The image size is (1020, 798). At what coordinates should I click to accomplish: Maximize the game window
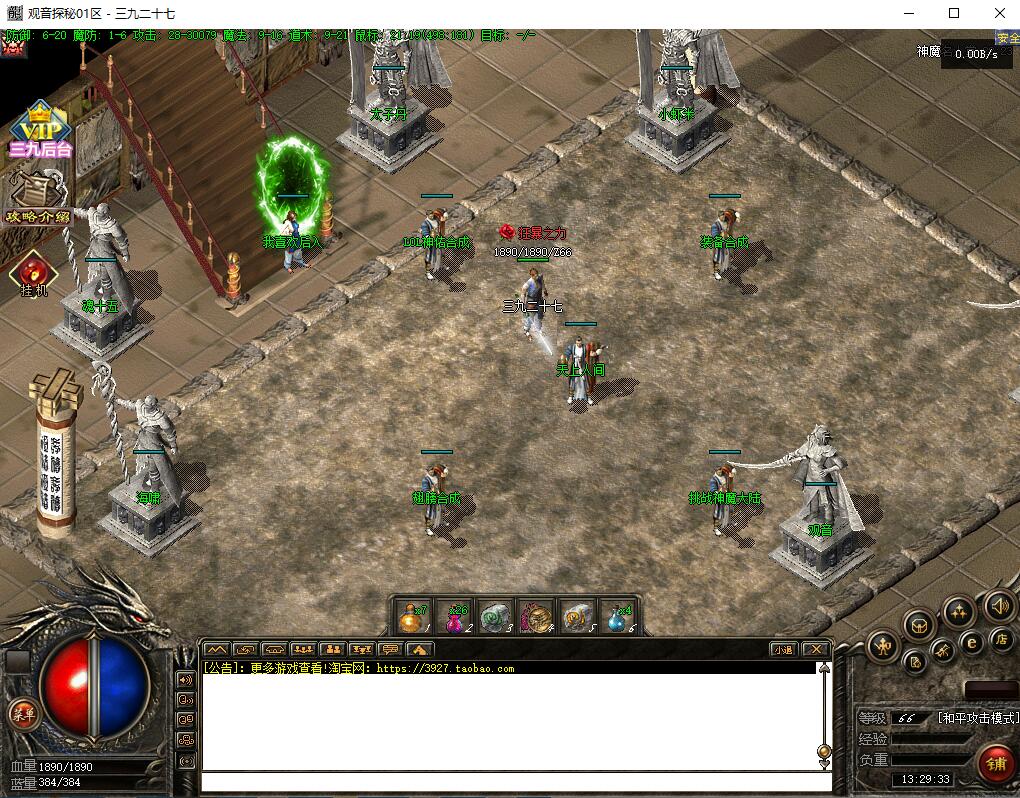(x=953, y=13)
